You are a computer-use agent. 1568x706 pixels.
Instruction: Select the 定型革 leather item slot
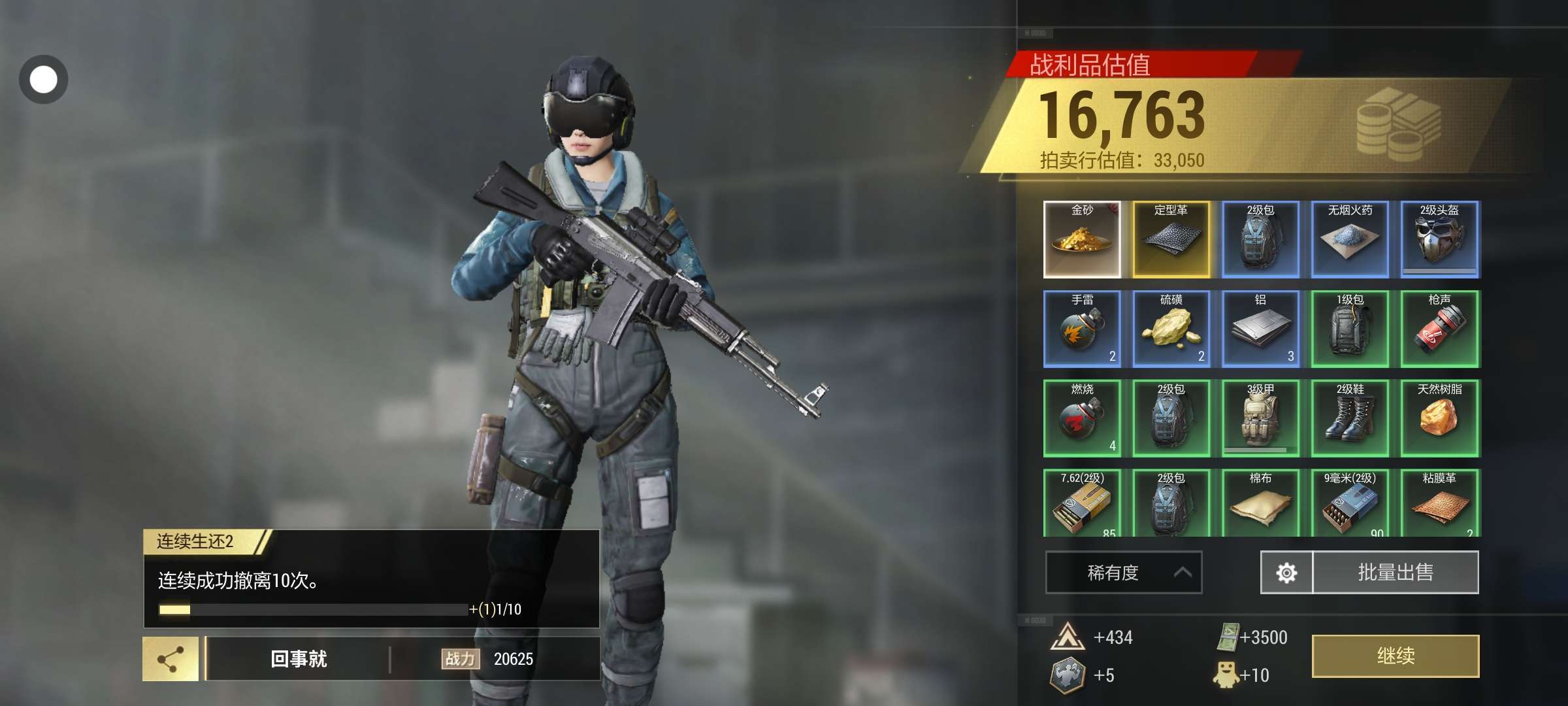click(1171, 239)
